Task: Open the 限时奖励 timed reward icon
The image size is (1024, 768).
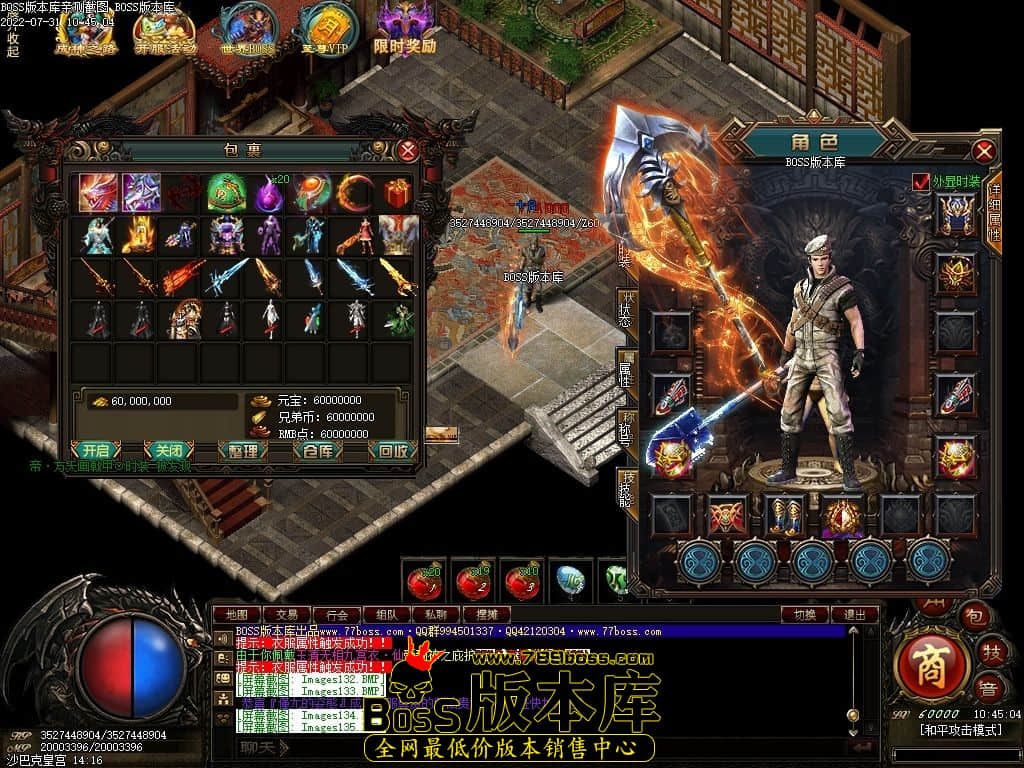Action: coord(405,30)
